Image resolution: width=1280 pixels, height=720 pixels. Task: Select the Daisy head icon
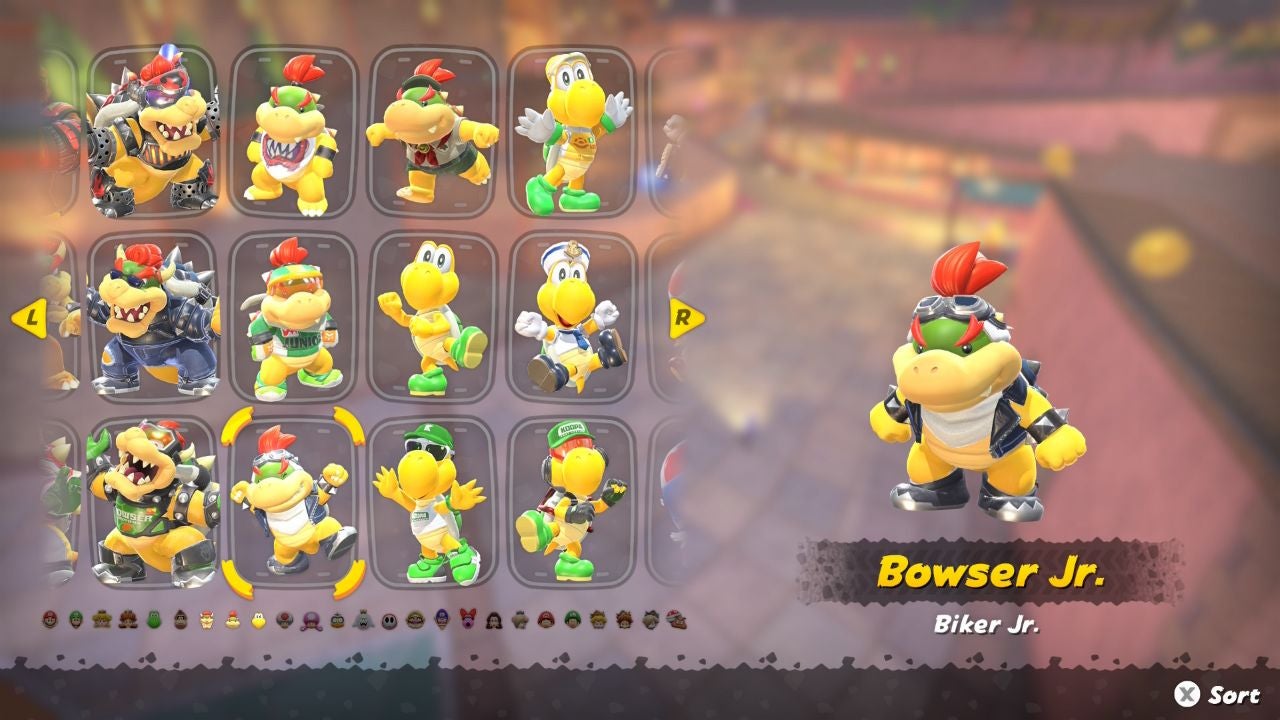[125, 621]
